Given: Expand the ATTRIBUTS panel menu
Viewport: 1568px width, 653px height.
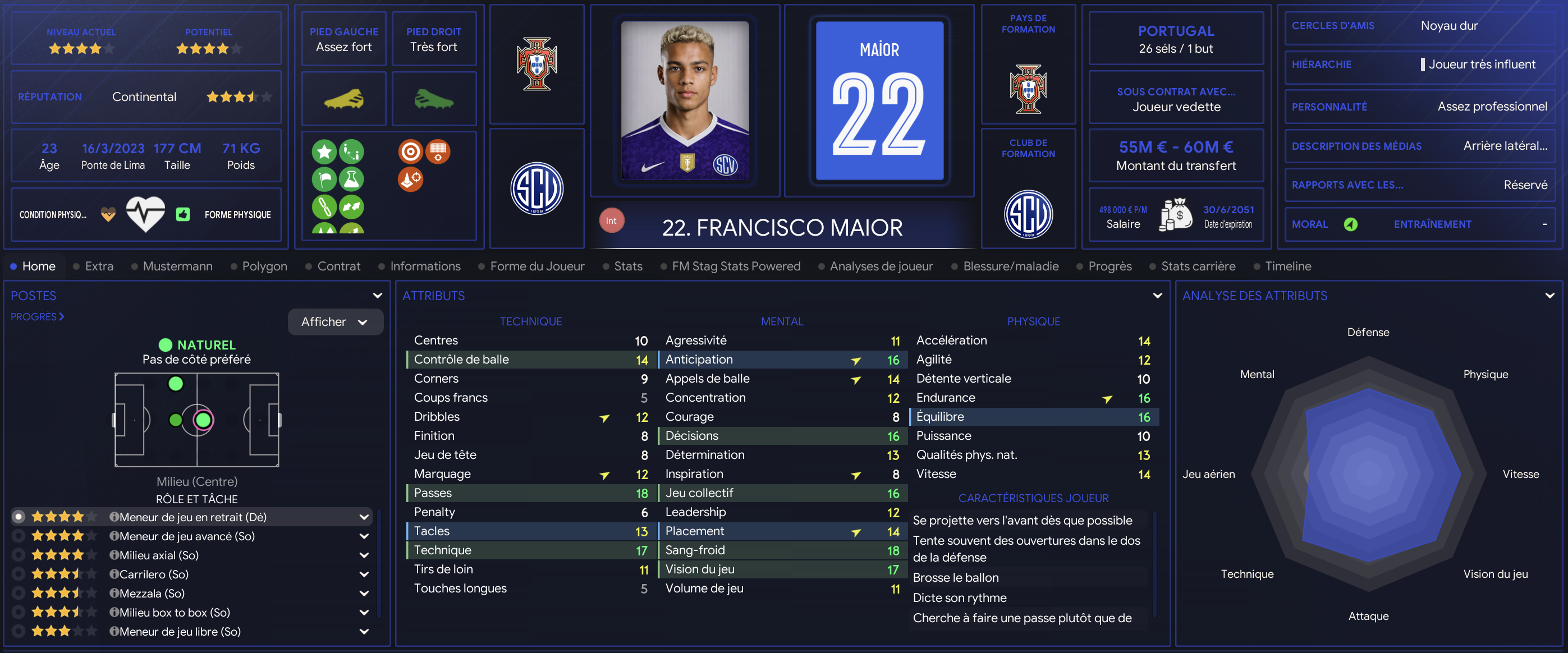Looking at the screenshot, I should coord(1157,296).
